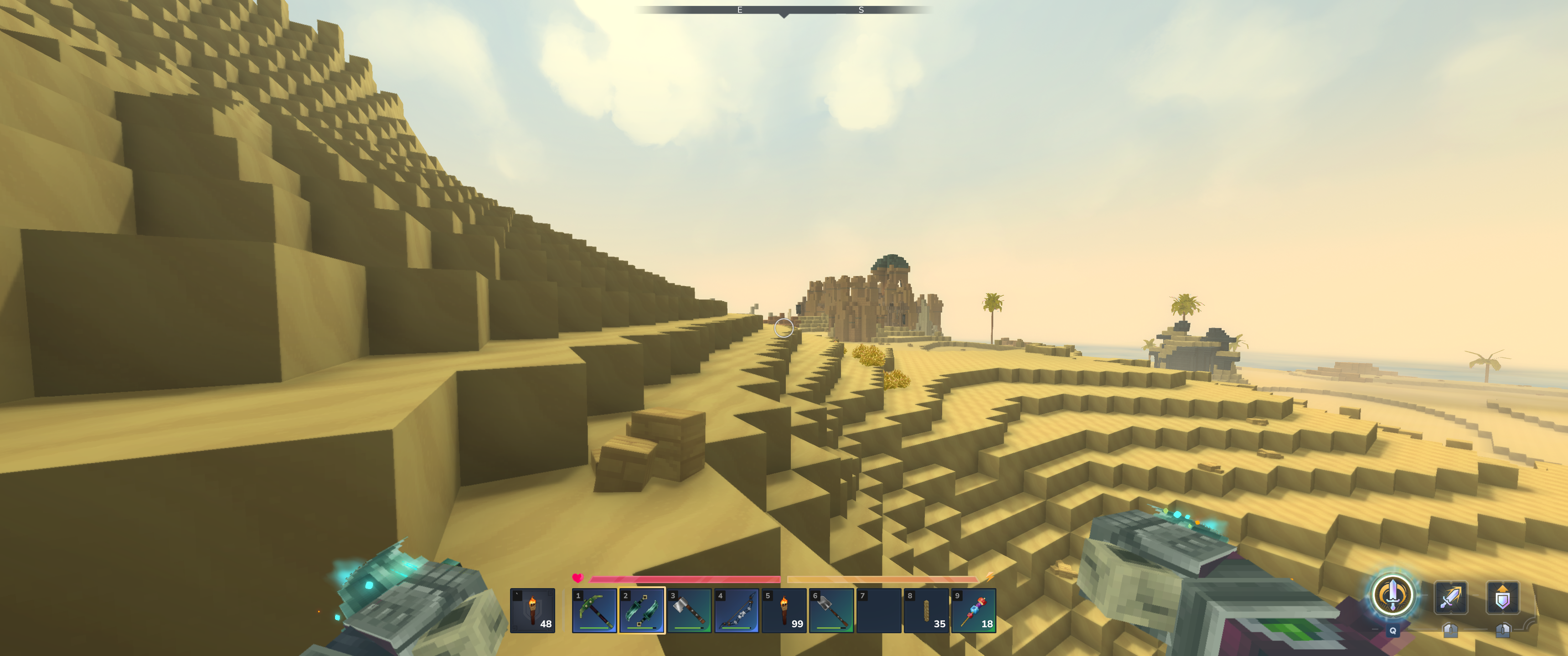Select the off-hand torch slot
This screenshot has height=656, width=1568.
(x=532, y=610)
